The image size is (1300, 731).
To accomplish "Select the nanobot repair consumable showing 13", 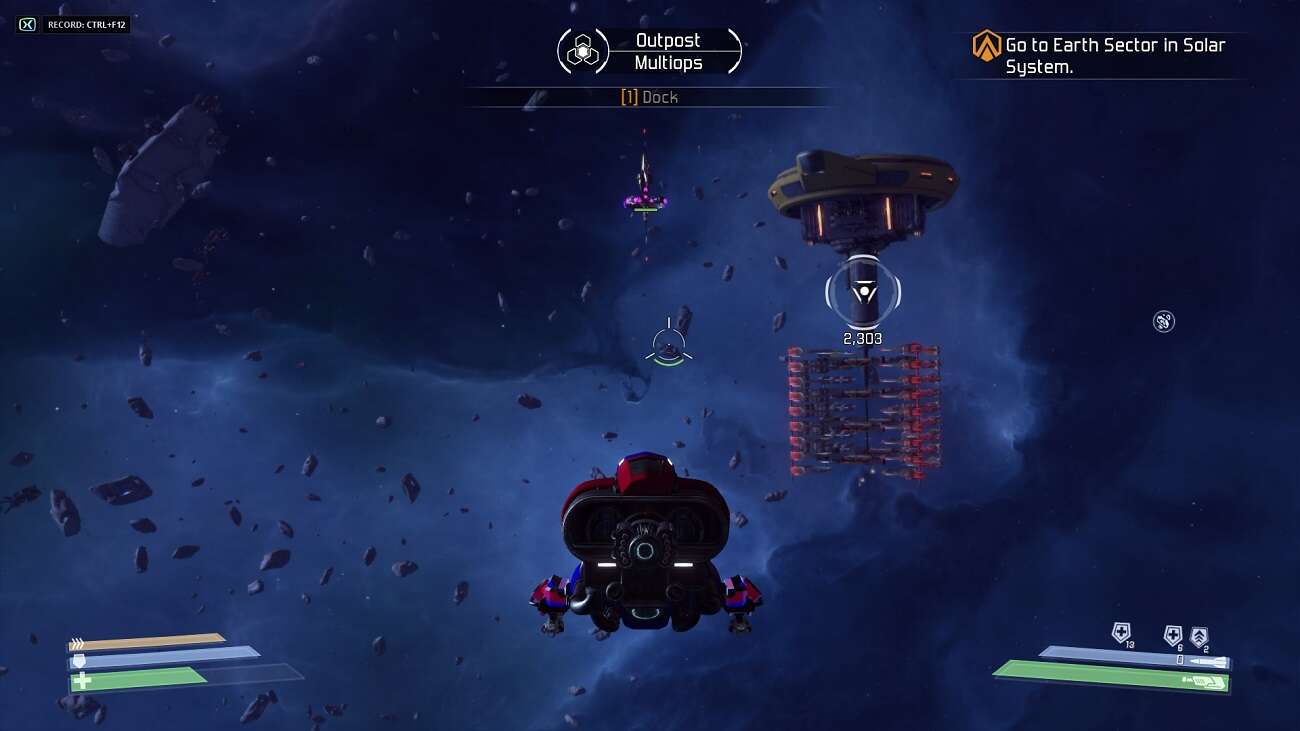I will point(1120,632).
